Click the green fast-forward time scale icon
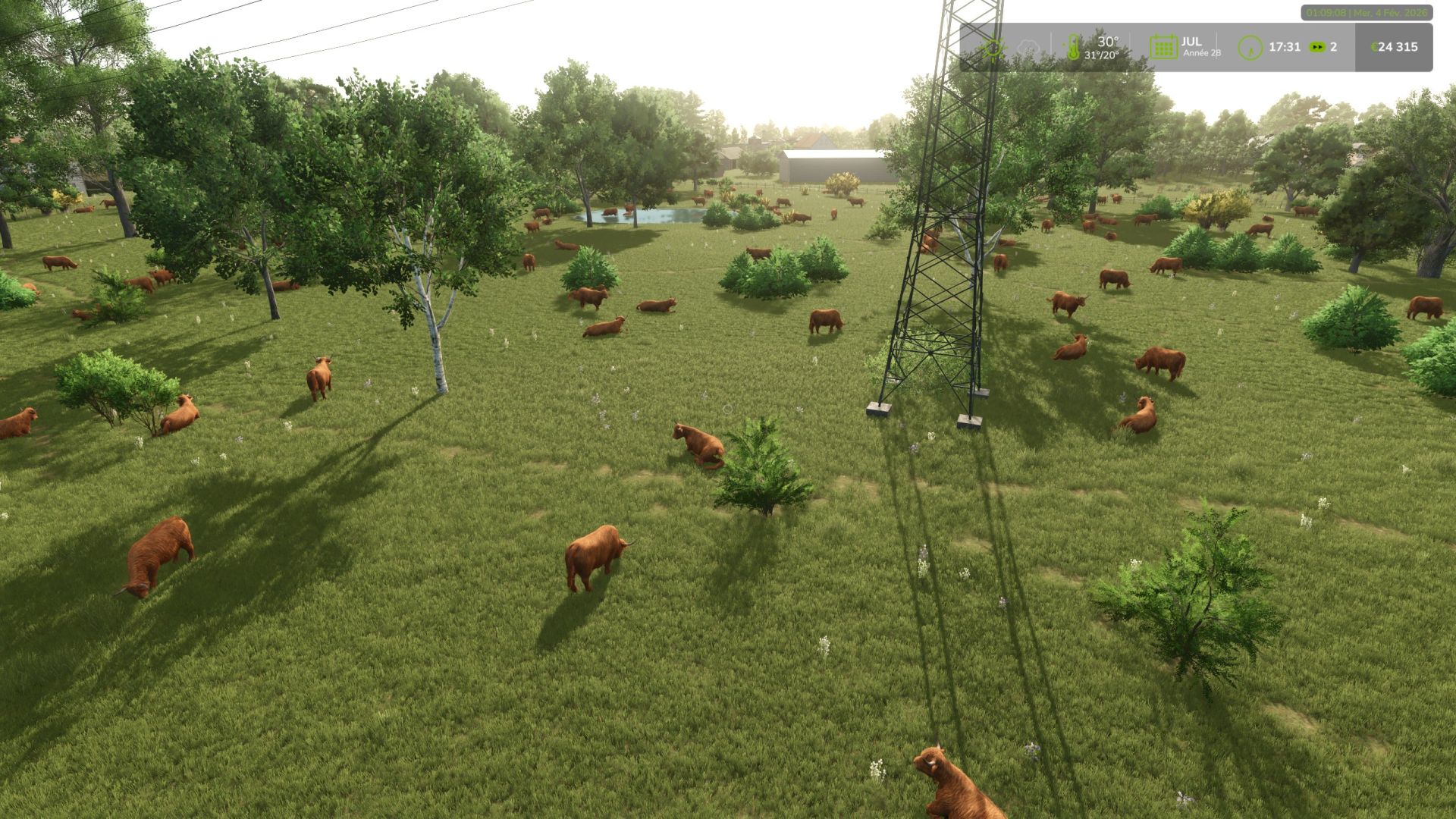The height and width of the screenshot is (819, 1456). coord(1318,46)
